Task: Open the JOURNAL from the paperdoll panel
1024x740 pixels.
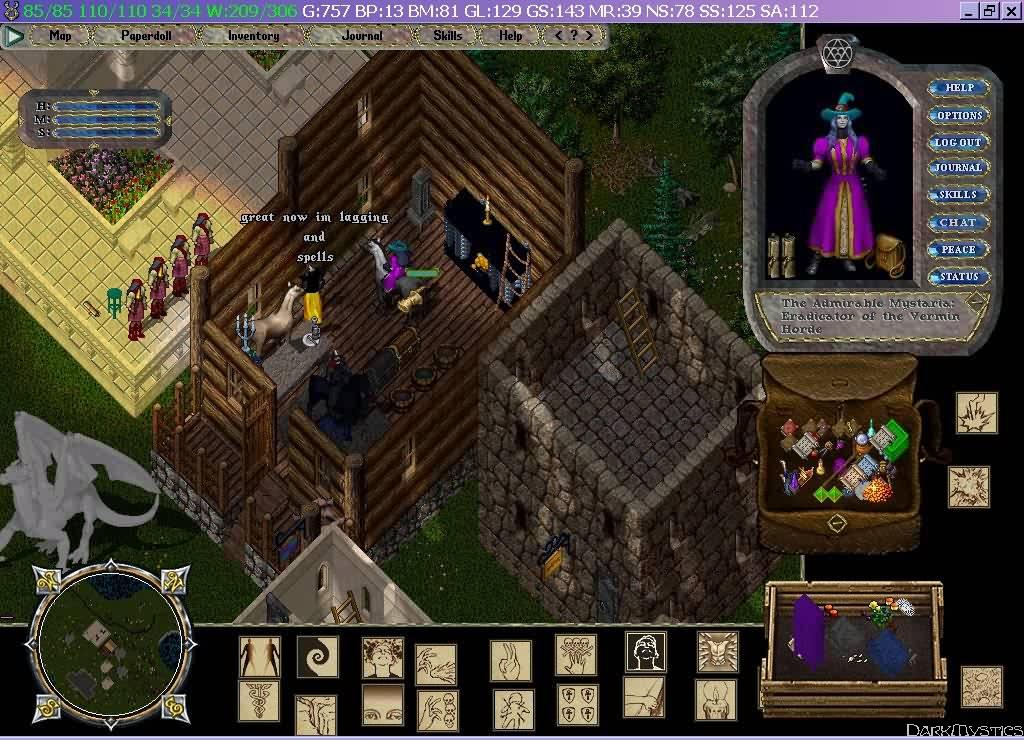Action: coord(959,168)
